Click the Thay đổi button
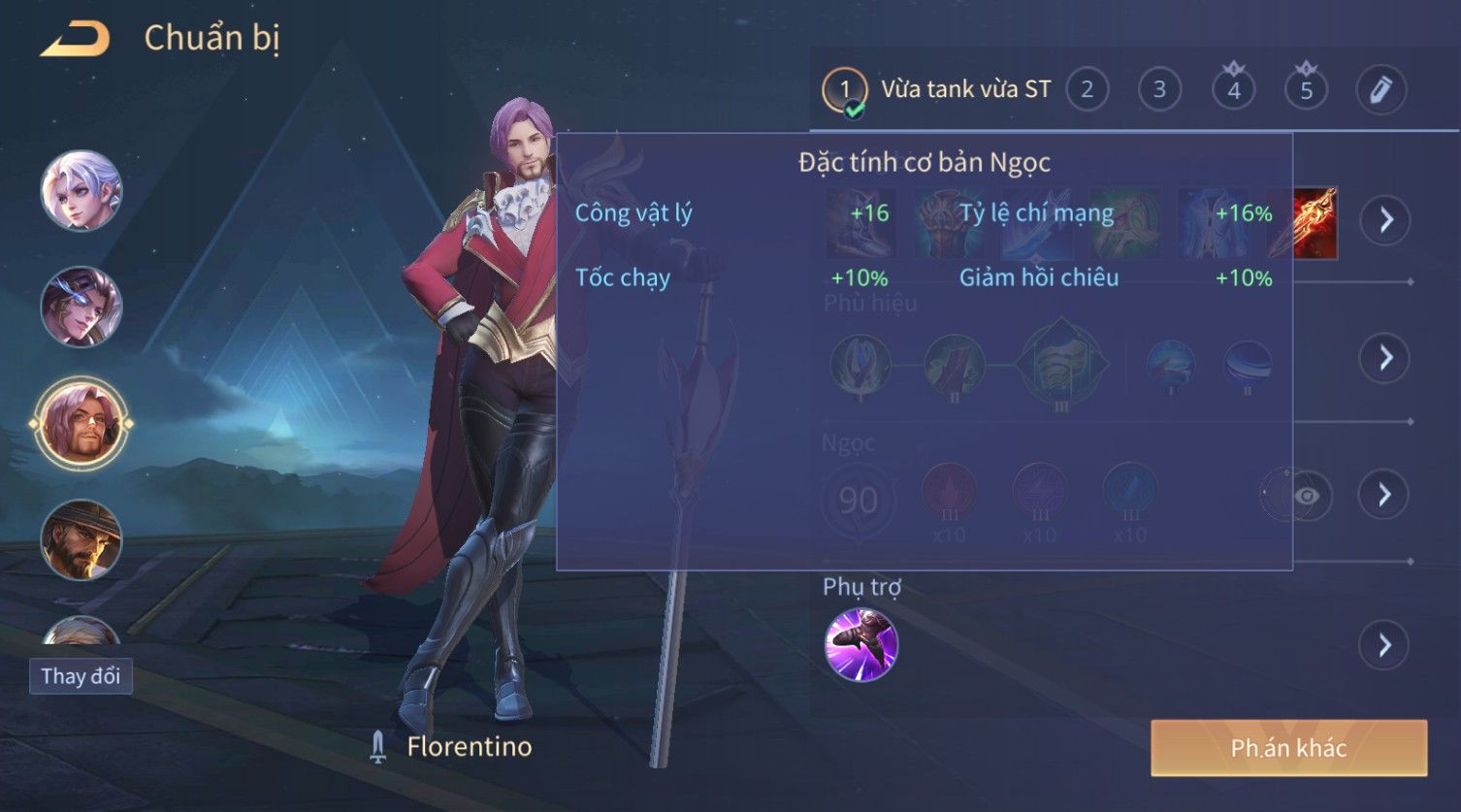 click(81, 676)
